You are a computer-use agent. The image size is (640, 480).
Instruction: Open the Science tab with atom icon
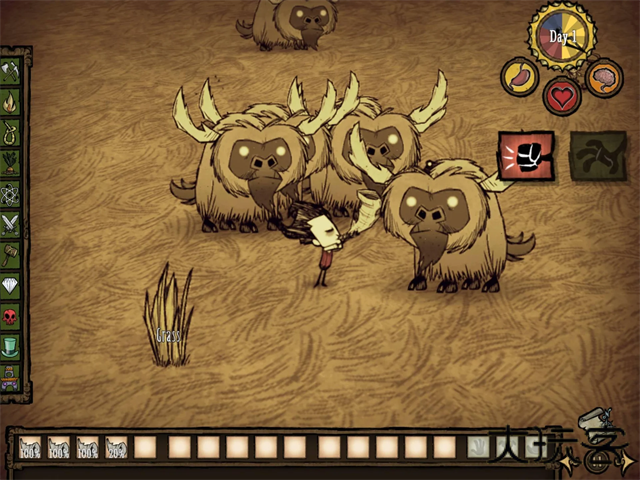point(11,191)
